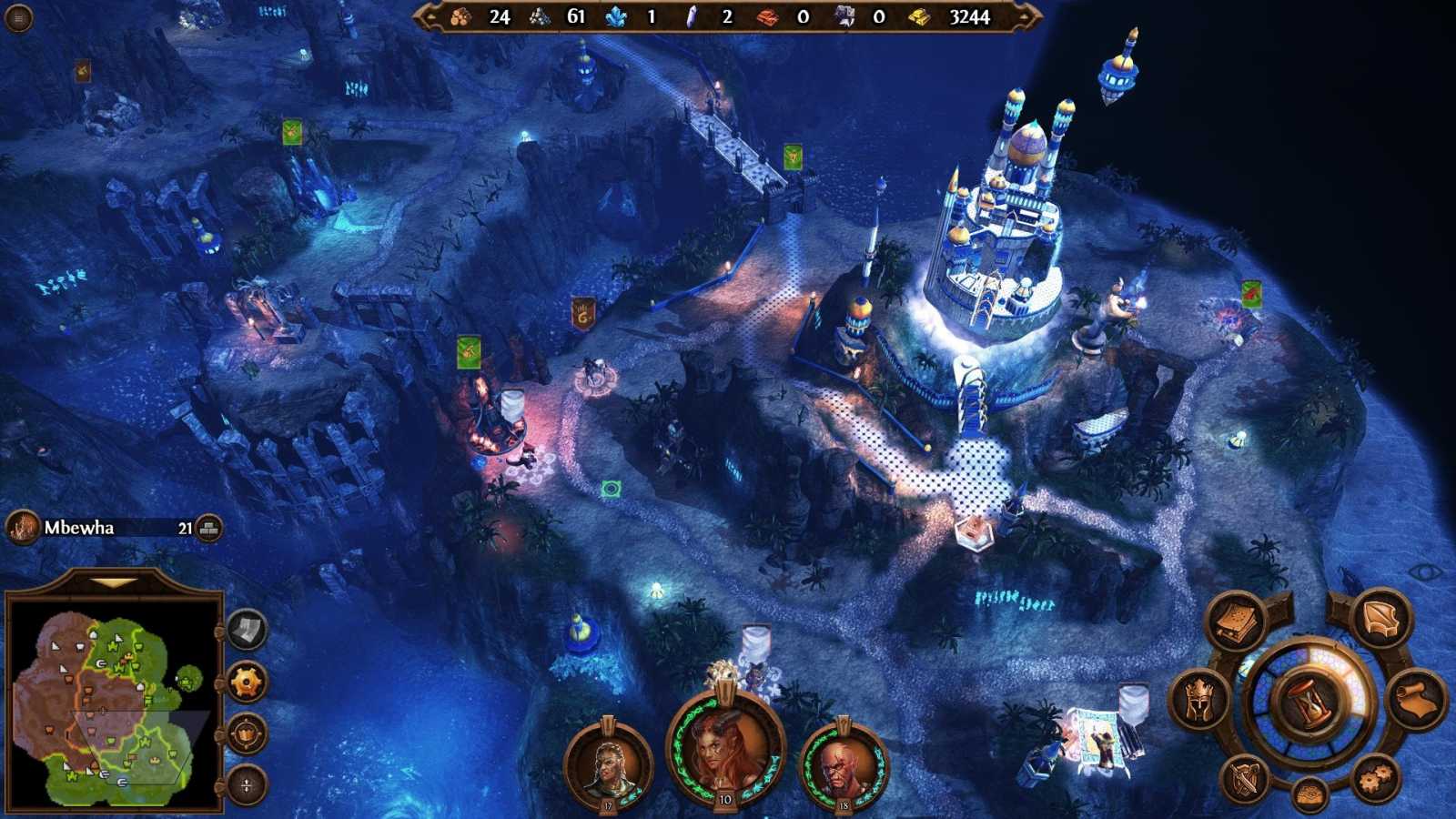Screen dimensions: 1456x819
Task: Toggle the gear filter next to the minimap
Action: tap(246, 682)
